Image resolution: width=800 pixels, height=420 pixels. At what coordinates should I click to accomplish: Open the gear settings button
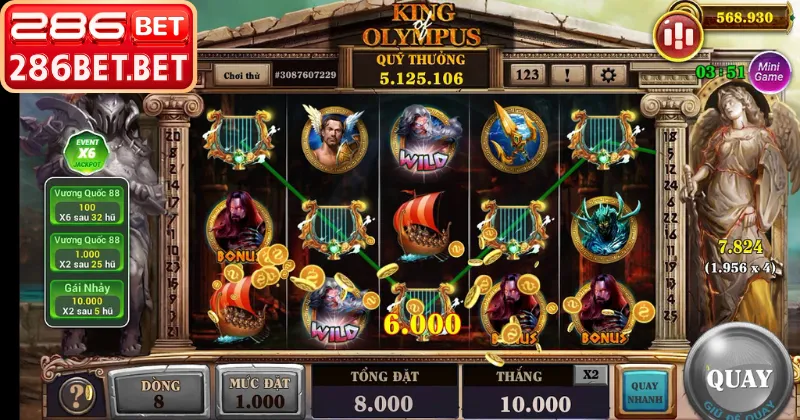point(607,74)
